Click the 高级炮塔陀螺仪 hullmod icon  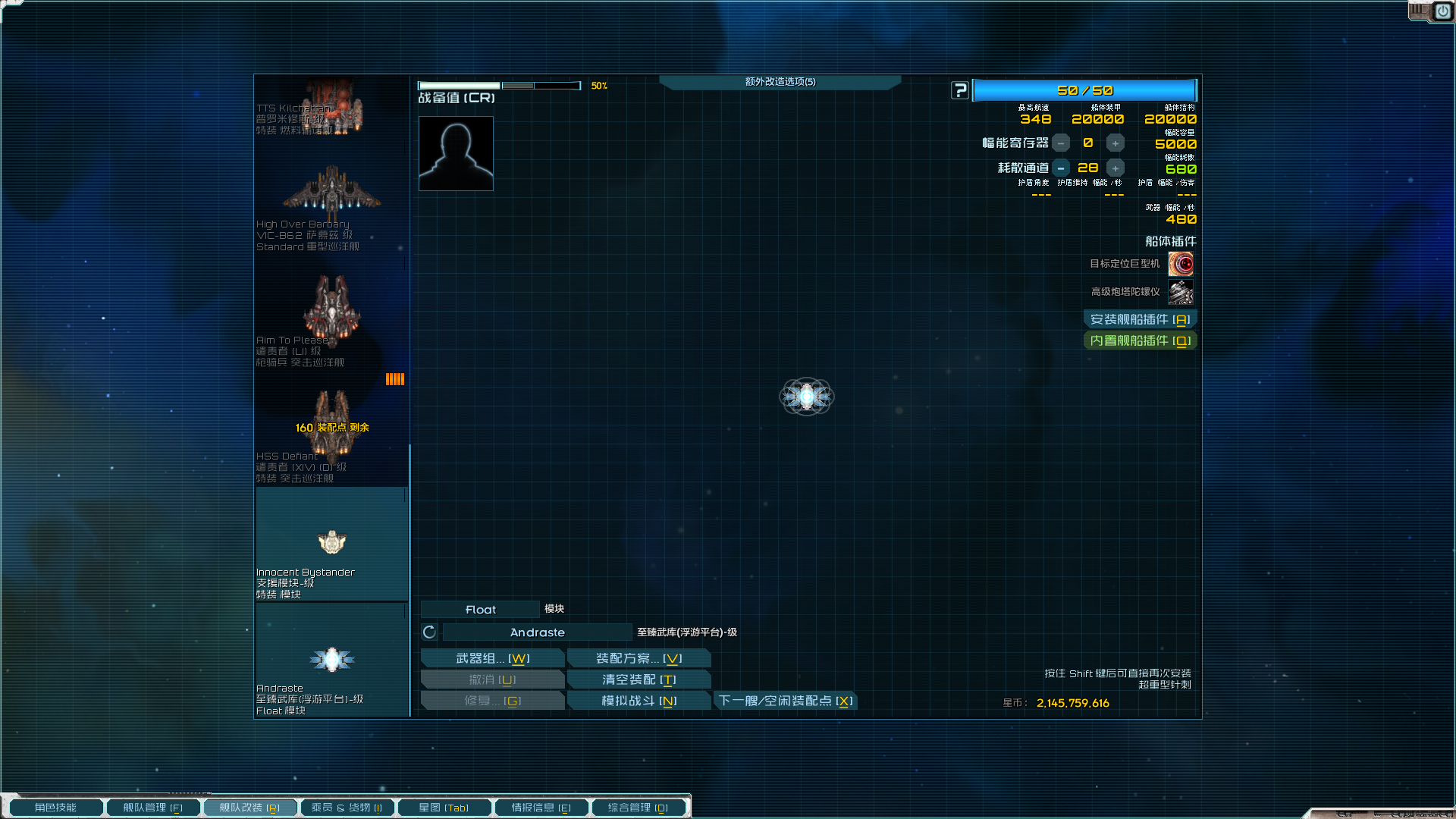(x=1181, y=293)
